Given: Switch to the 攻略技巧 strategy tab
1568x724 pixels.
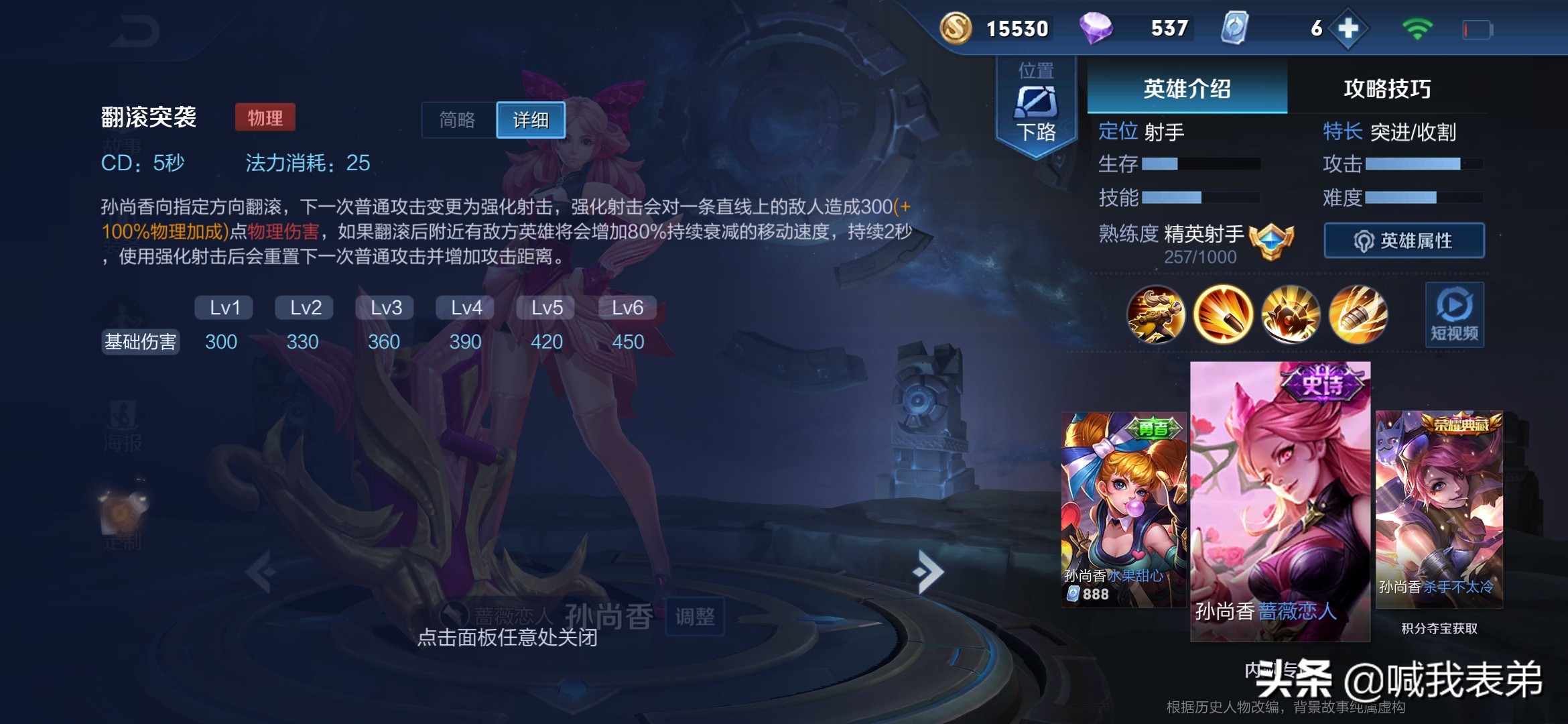Looking at the screenshot, I should [1386, 87].
